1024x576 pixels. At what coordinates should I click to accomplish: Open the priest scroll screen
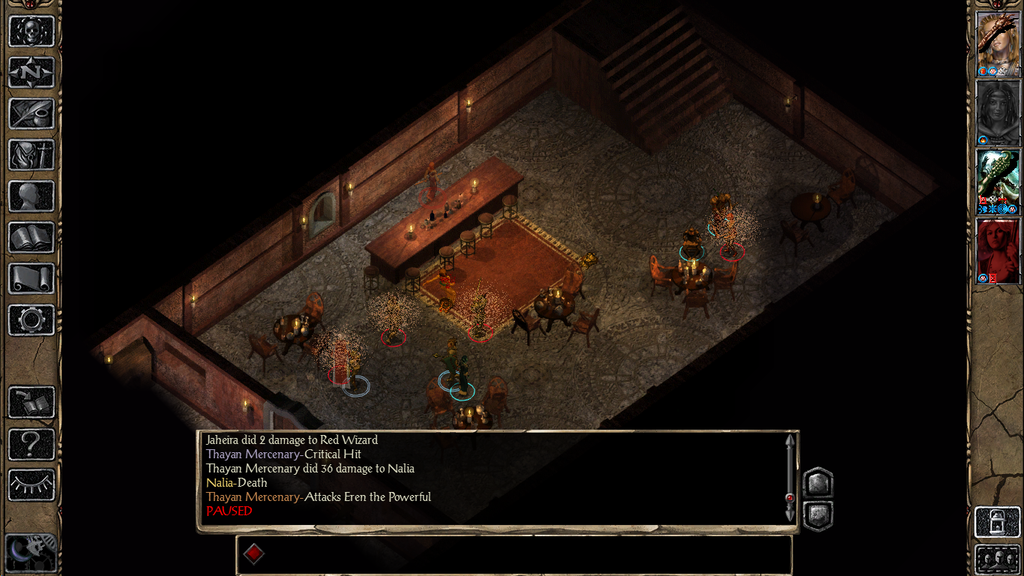pyautogui.click(x=31, y=279)
